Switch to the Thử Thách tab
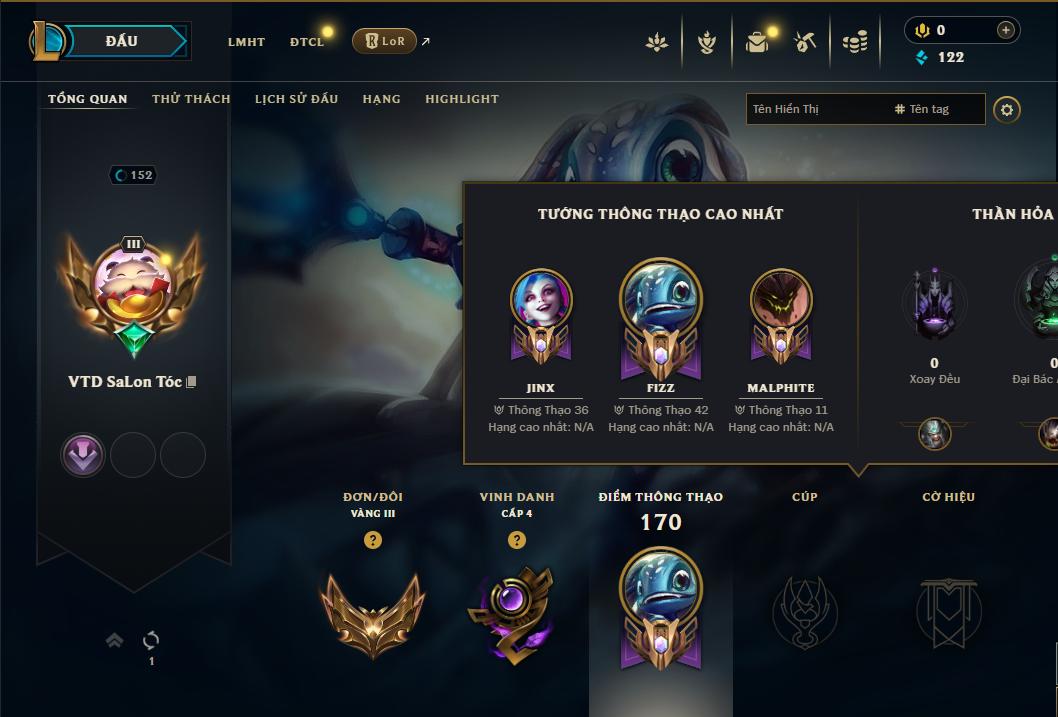1058x717 pixels. pyautogui.click(x=191, y=99)
